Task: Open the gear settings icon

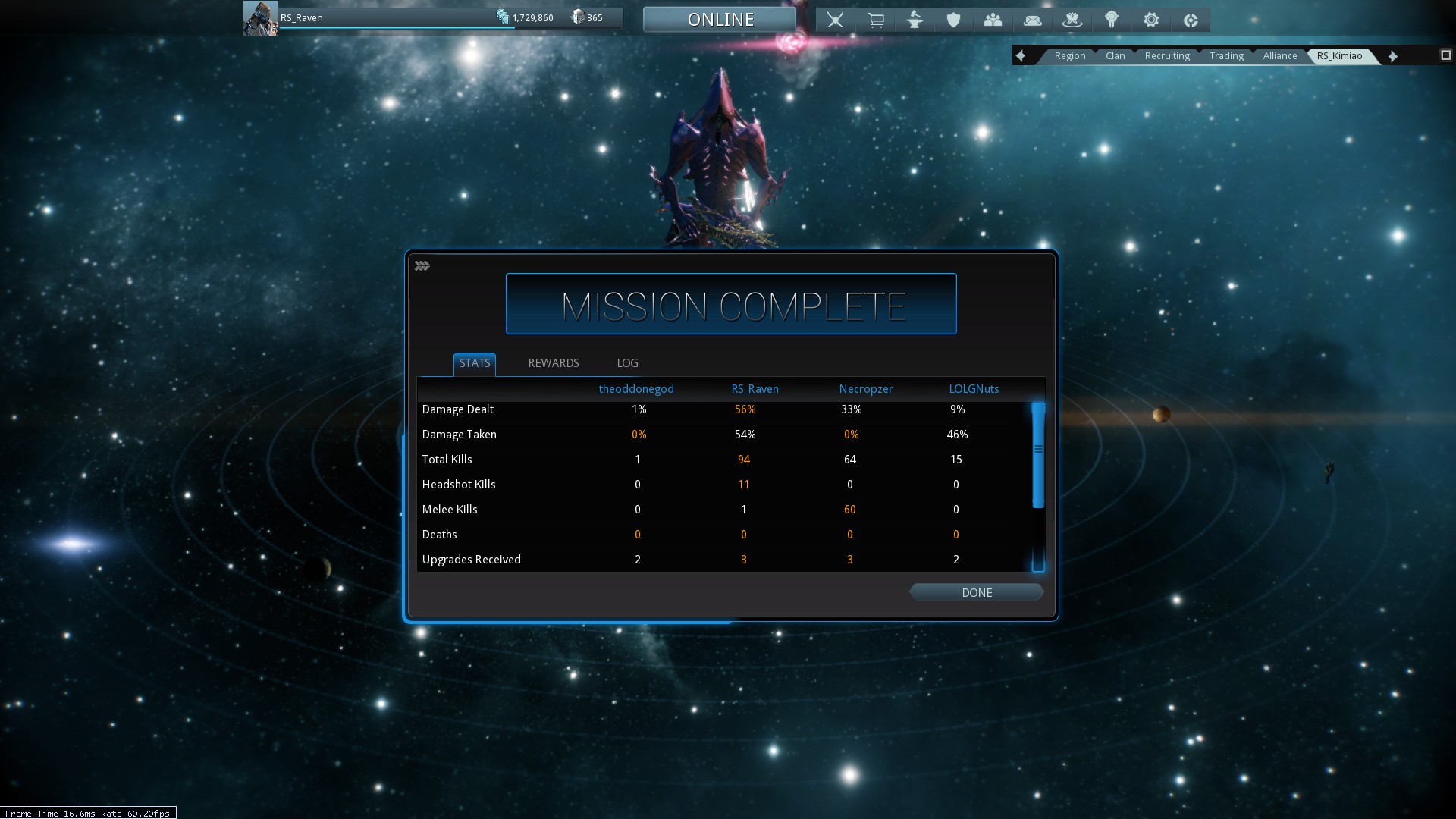Action: tap(1151, 20)
